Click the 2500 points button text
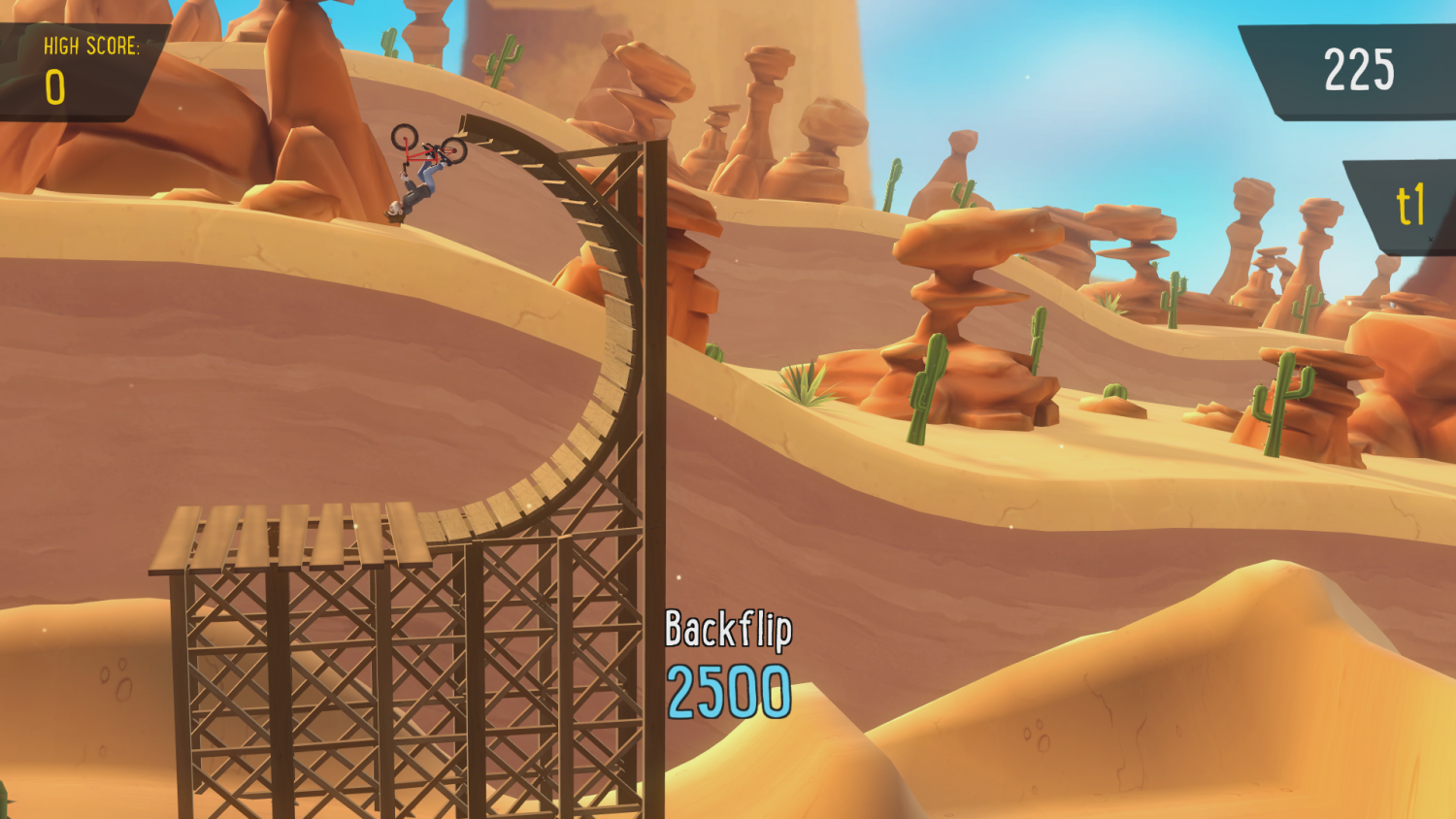The width and height of the screenshot is (1456, 819). pyautogui.click(x=729, y=689)
